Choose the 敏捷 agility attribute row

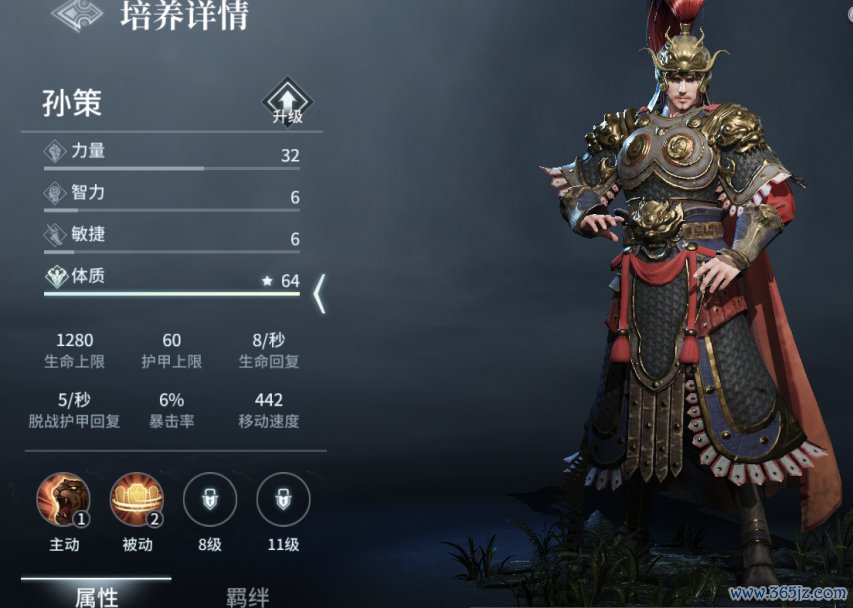[172, 237]
